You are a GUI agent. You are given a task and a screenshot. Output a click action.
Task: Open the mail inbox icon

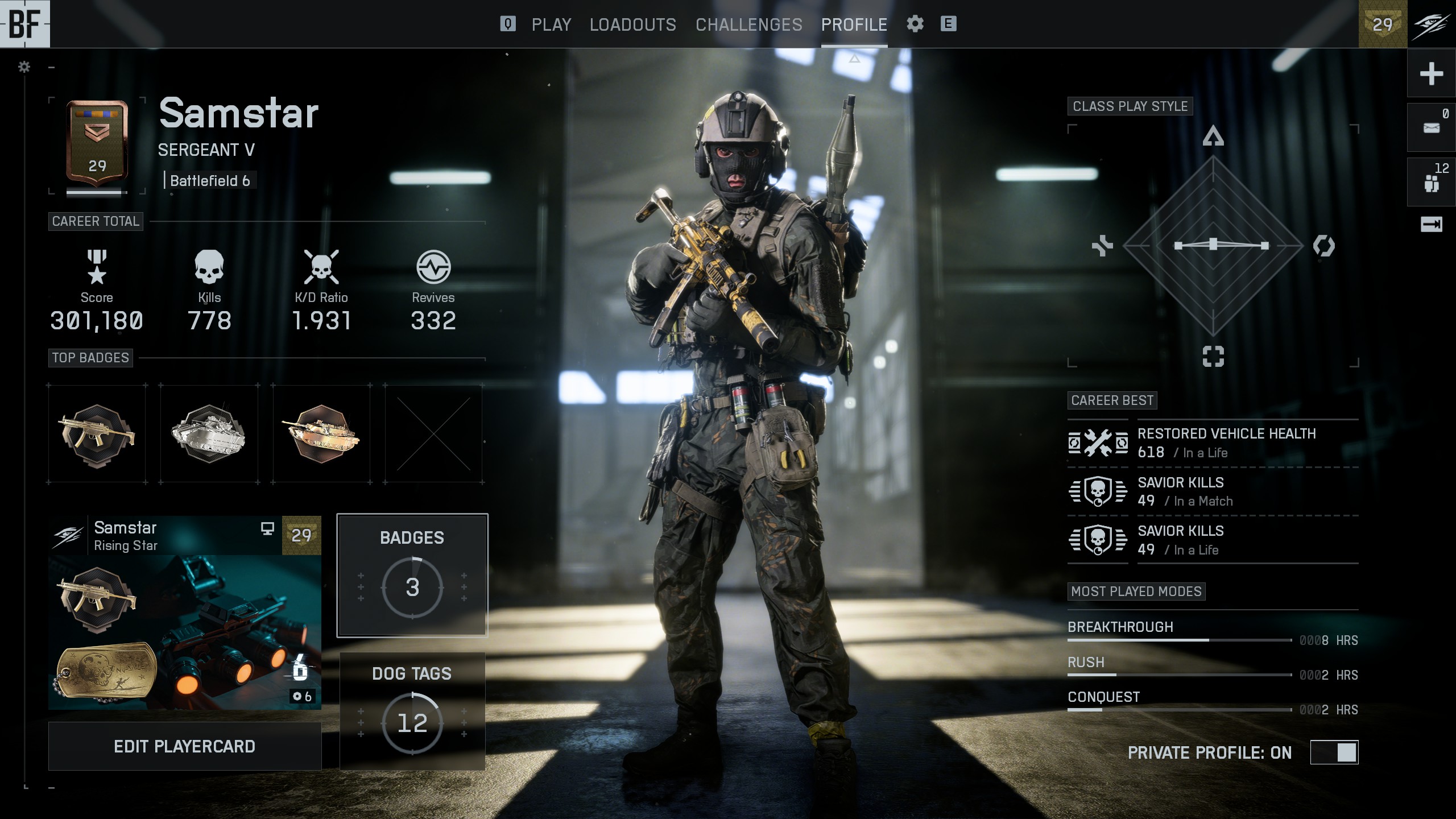point(1431,127)
